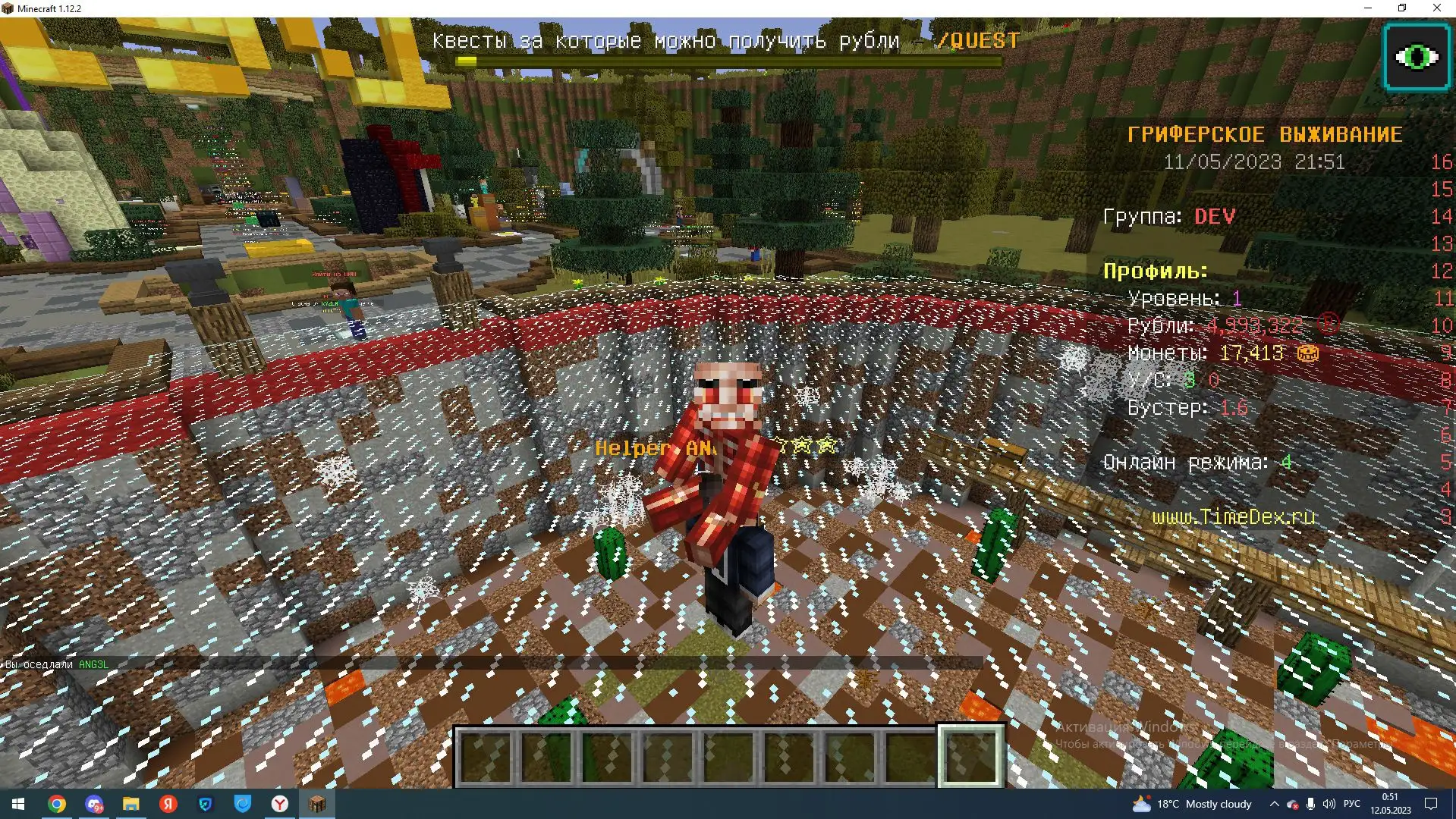The image size is (1456, 819).
Task: Click the green eye icon
Action: click(x=1416, y=57)
